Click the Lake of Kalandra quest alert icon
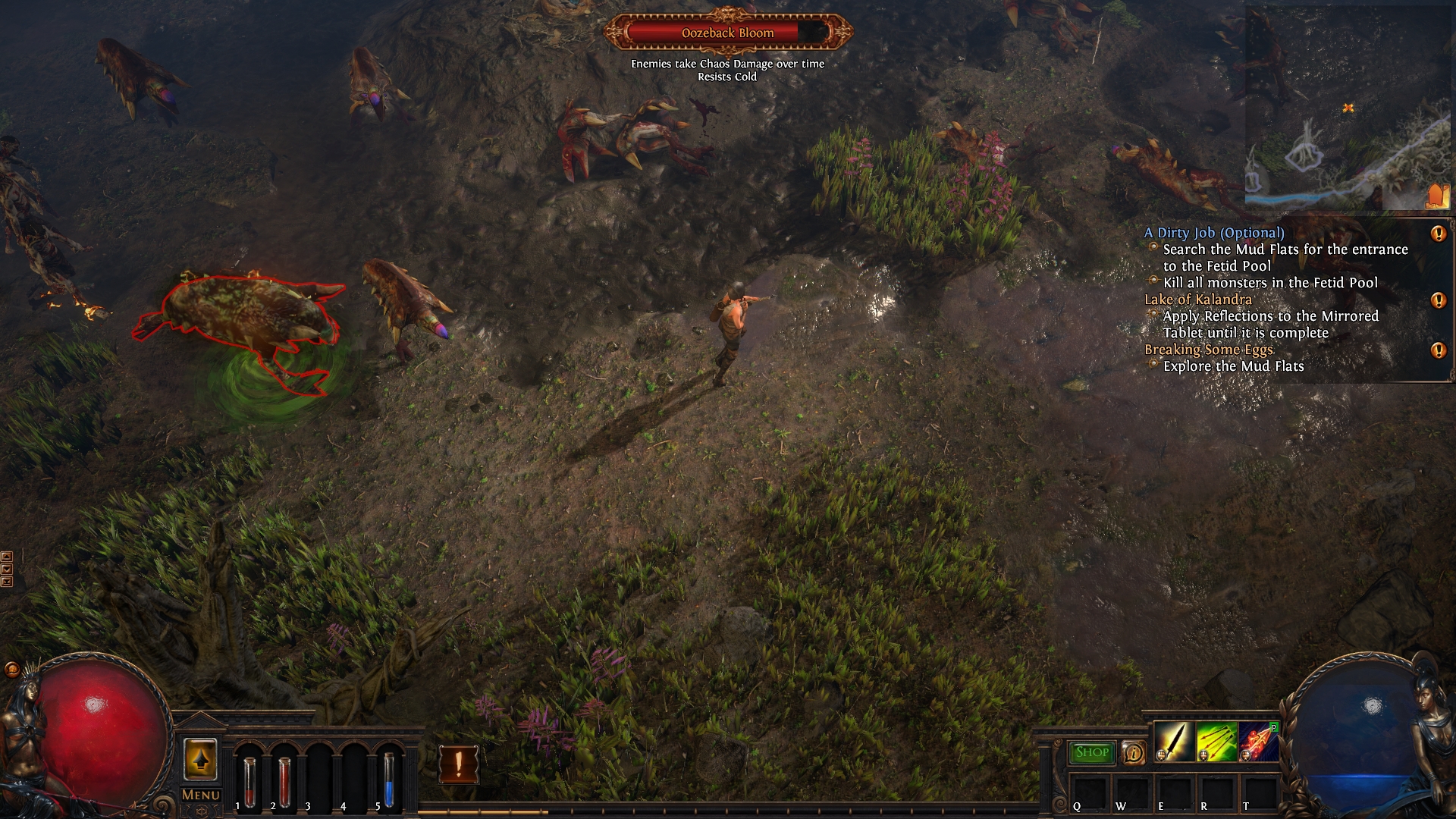Screen dimensions: 1456x819 pyautogui.click(x=1438, y=300)
